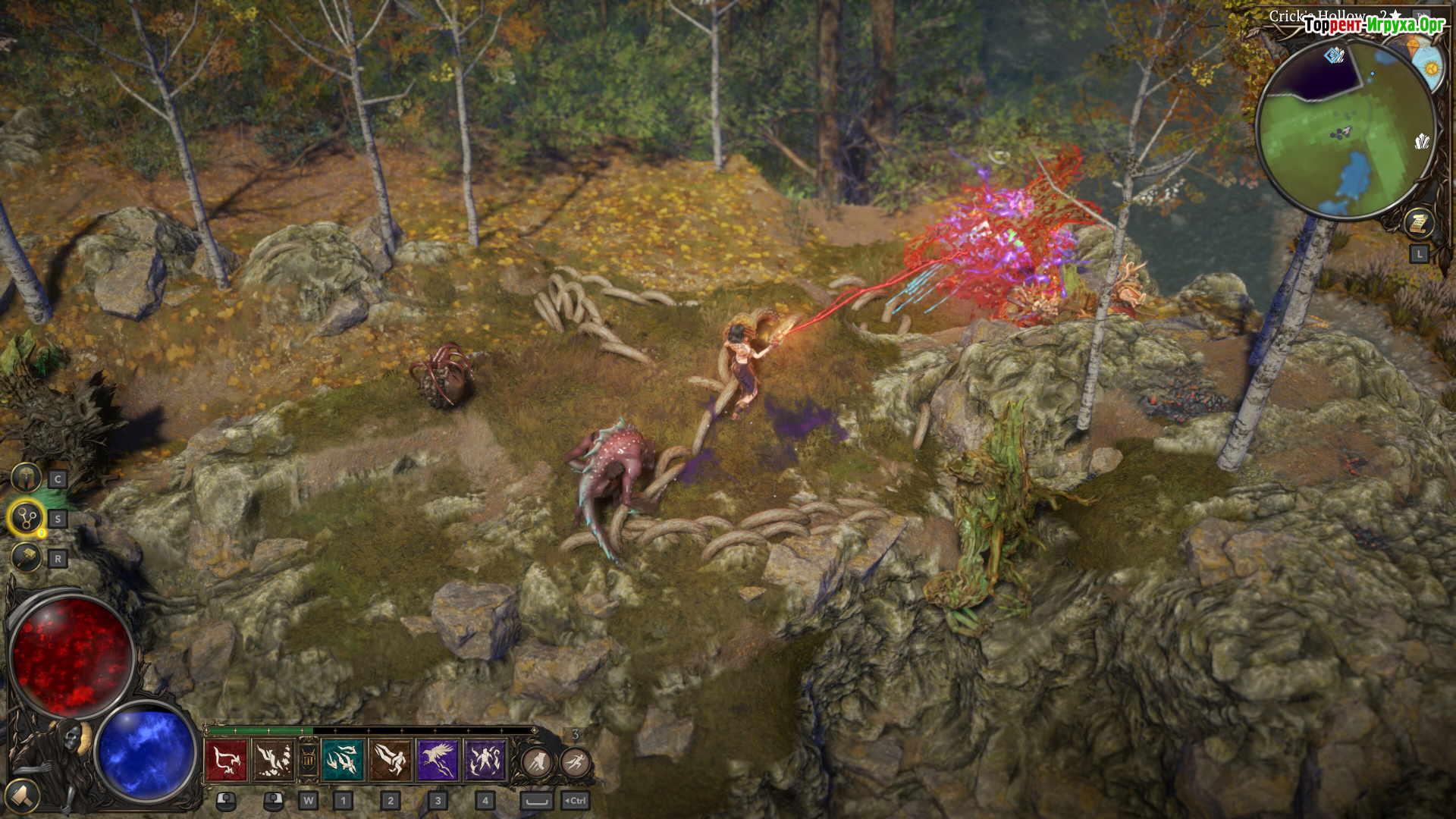Open the golden scroll quest log
Image resolution: width=1456 pixels, height=819 pixels.
pos(1418,223)
